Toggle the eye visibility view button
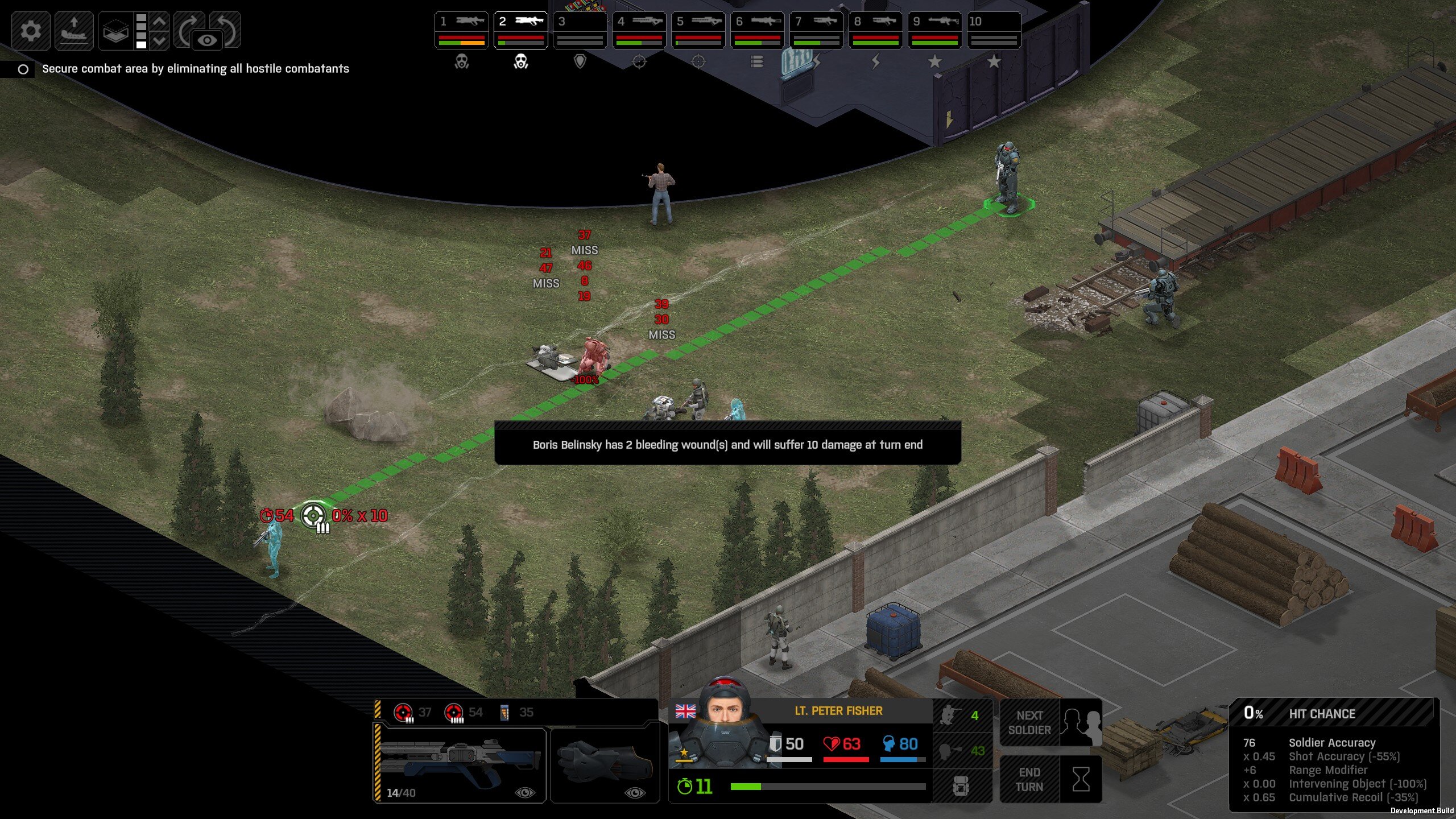 coord(208,40)
